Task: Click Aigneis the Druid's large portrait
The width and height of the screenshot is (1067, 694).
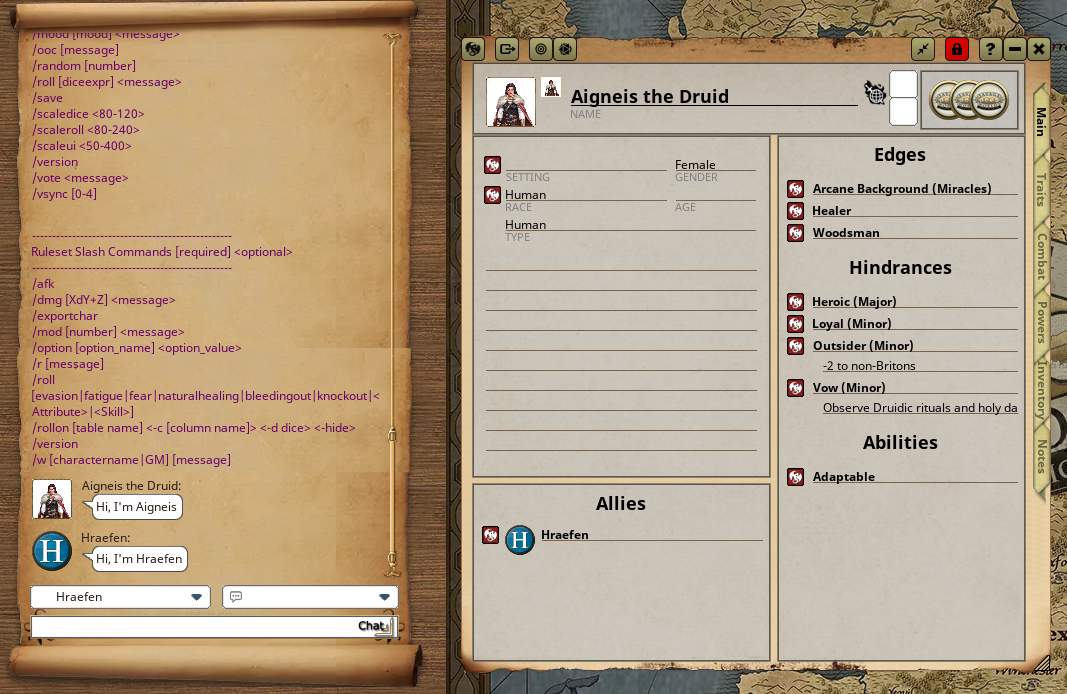Action: coord(510,102)
